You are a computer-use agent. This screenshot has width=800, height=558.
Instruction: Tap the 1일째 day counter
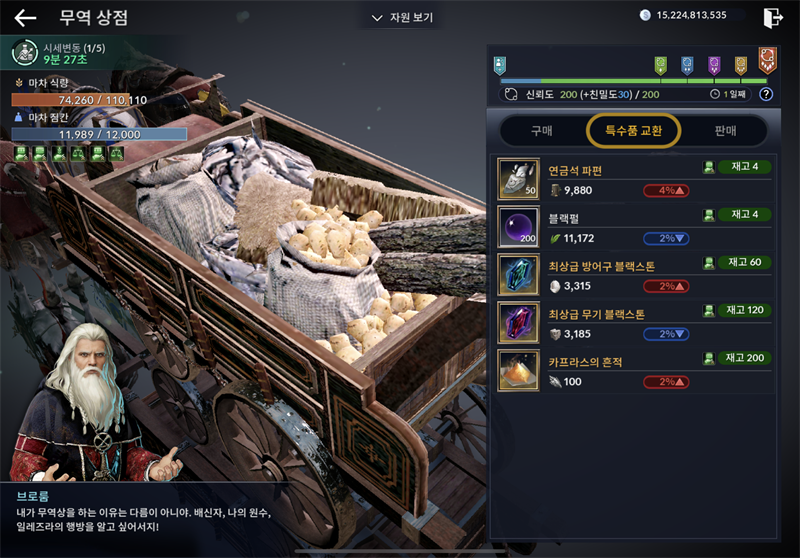pyautogui.click(x=729, y=94)
